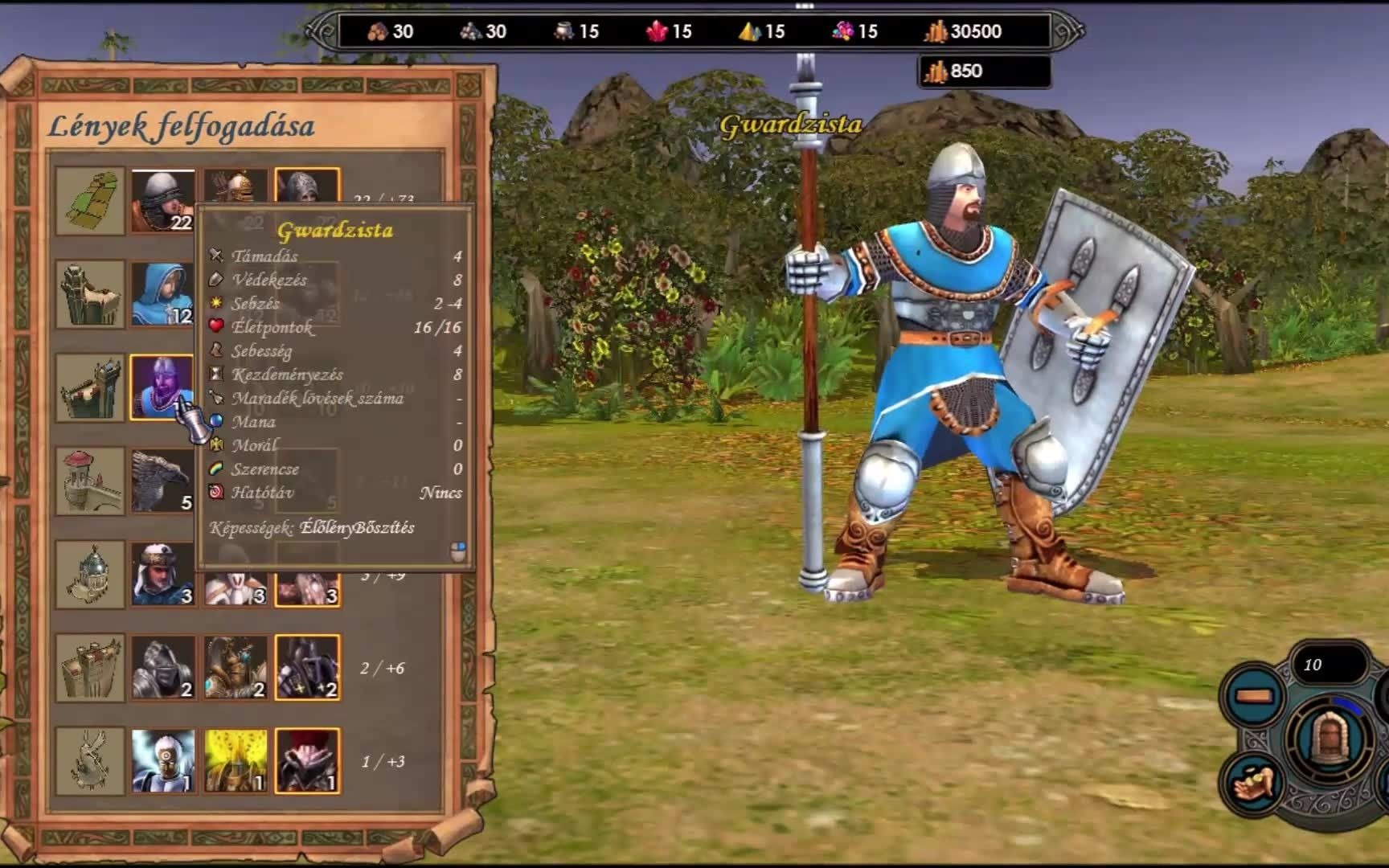Screen dimensions: 1389x868
Task: Select the highlighted dark knight upgrade
Action: coord(307,667)
